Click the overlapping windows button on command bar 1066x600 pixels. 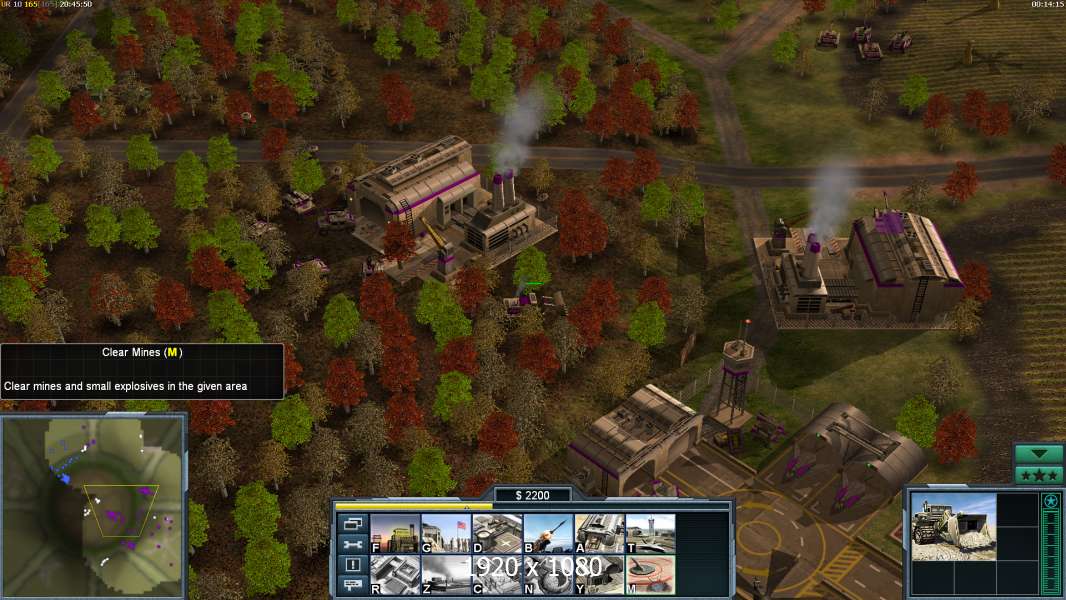[x=352, y=523]
